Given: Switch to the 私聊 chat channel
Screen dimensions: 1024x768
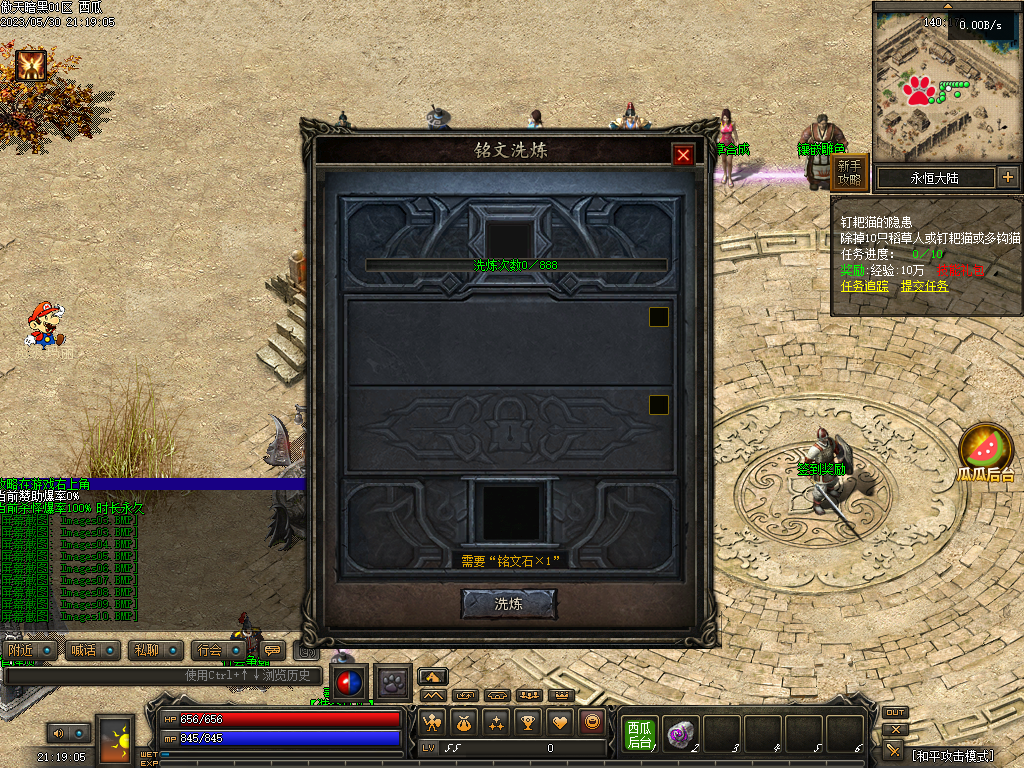Looking at the screenshot, I should click(x=155, y=650).
